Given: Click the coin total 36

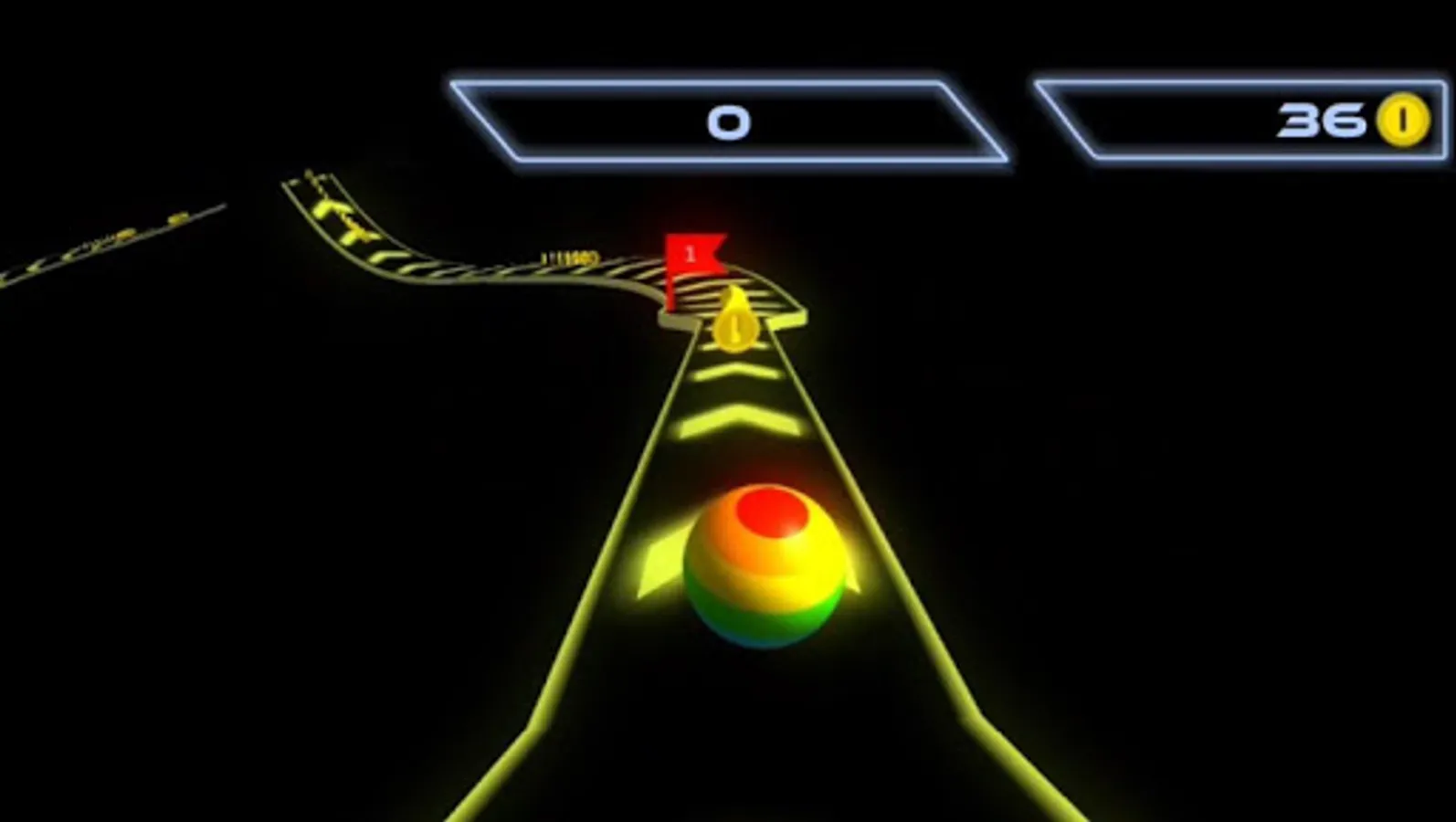Looking at the screenshot, I should coord(1321,119).
